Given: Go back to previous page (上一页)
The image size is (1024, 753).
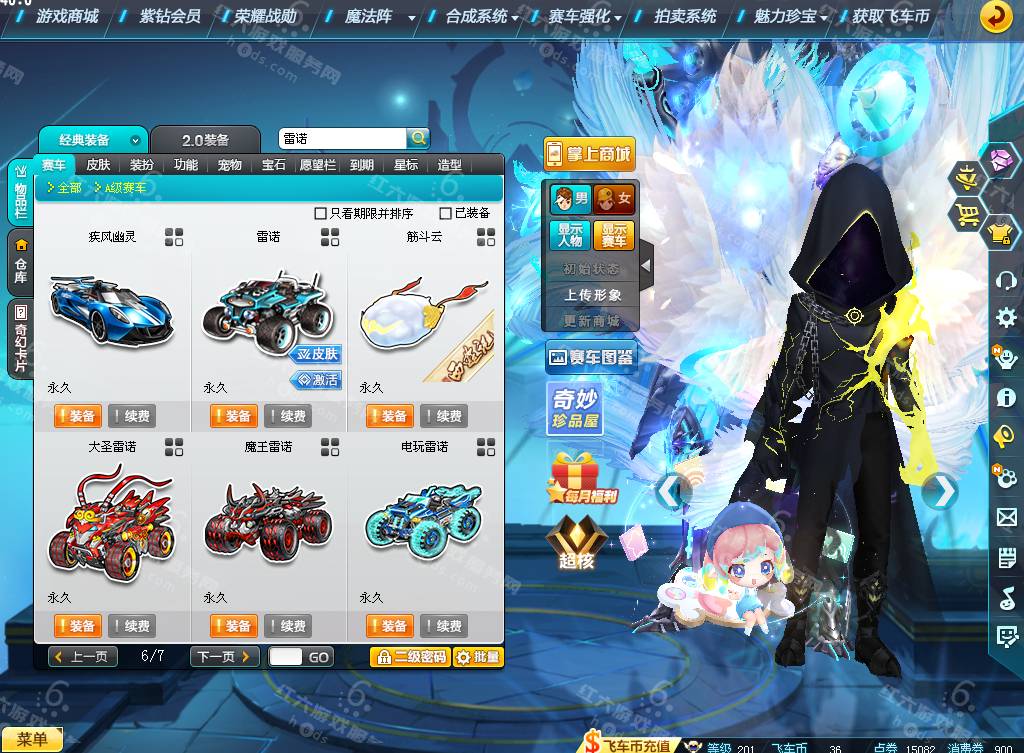Looking at the screenshot, I should [x=83, y=657].
